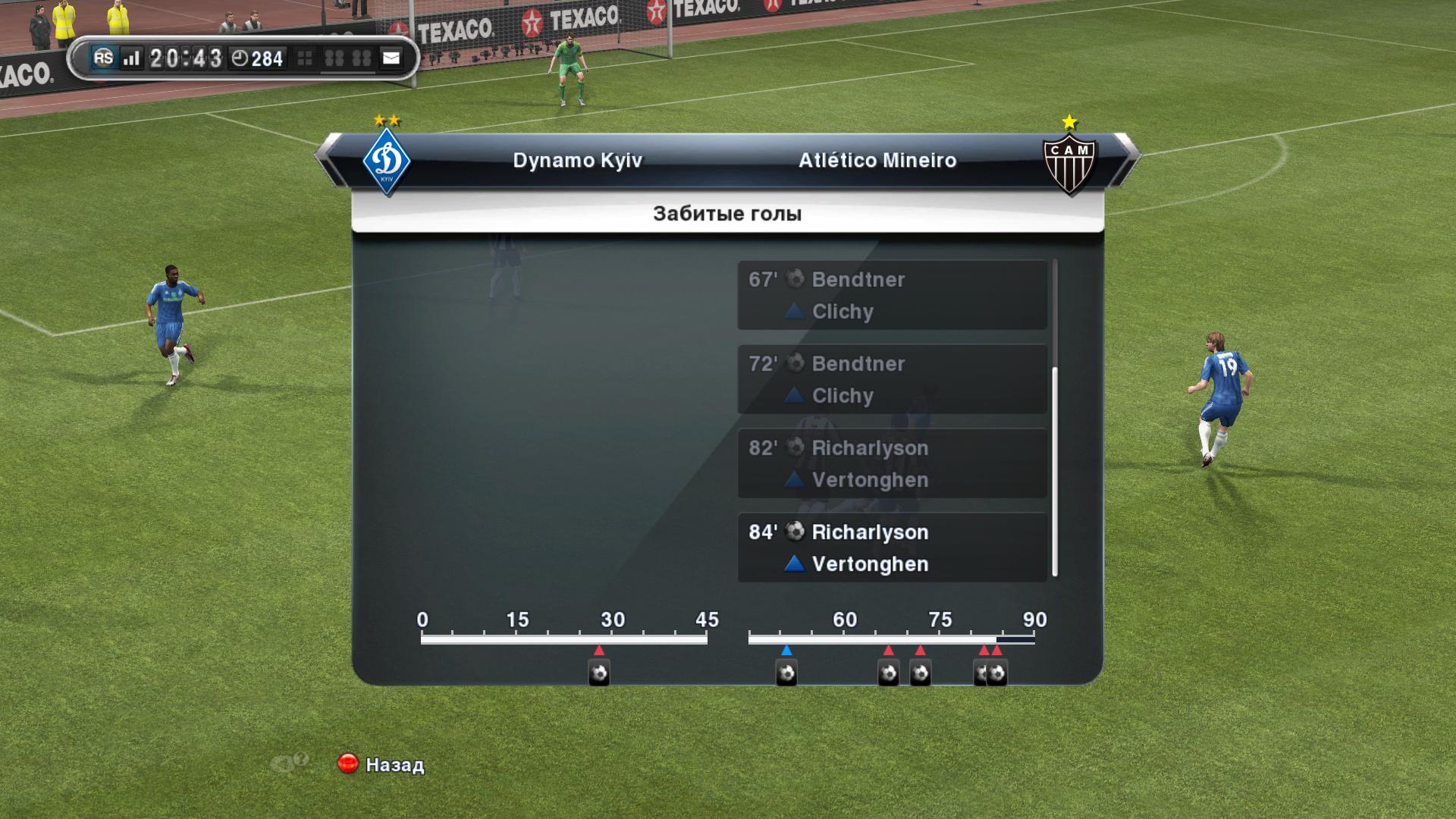1456x819 pixels.
Task: Click the Dynamo Kyiv club crest
Action: [387, 162]
